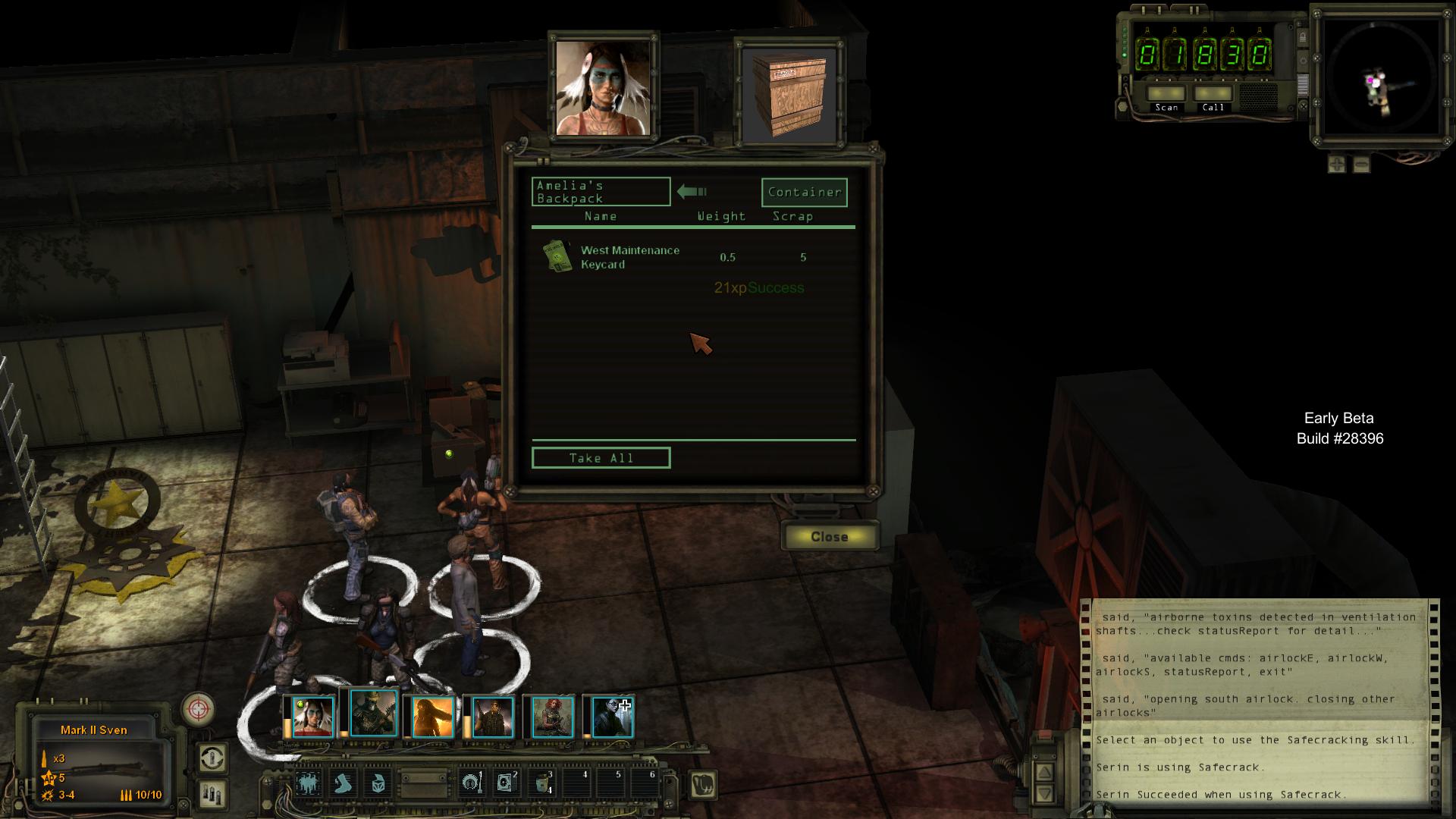Image resolution: width=1456 pixels, height=819 pixels.
Task: Switch to the Container view
Action: [x=804, y=192]
